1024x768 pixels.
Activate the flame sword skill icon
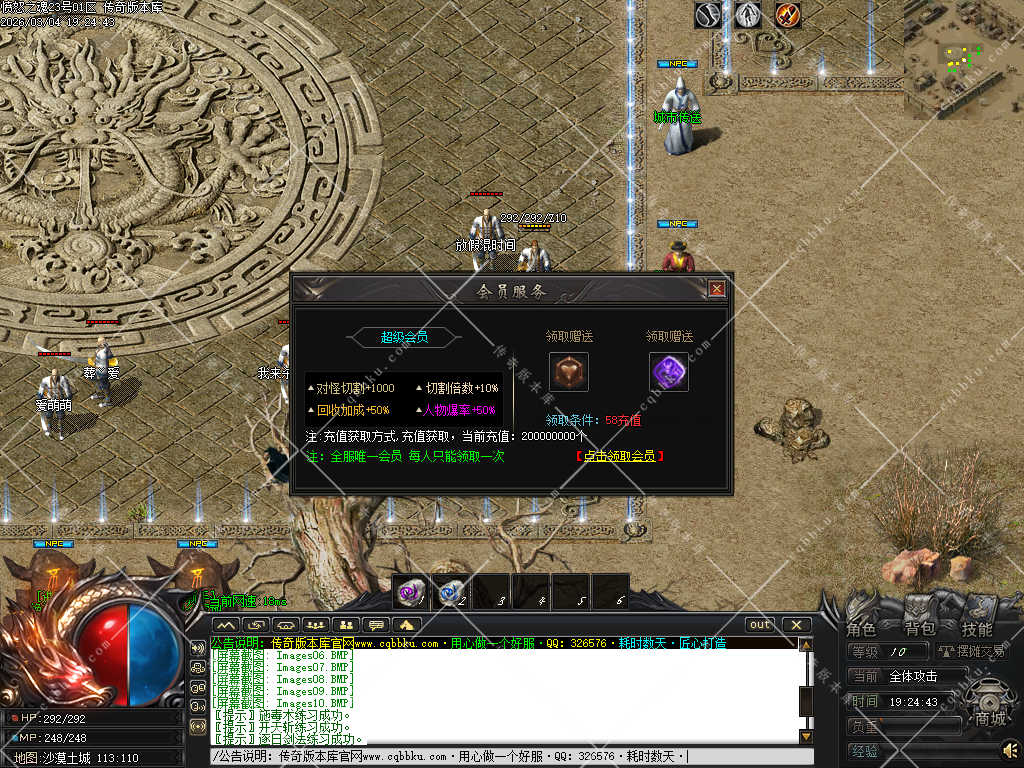[x=788, y=15]
